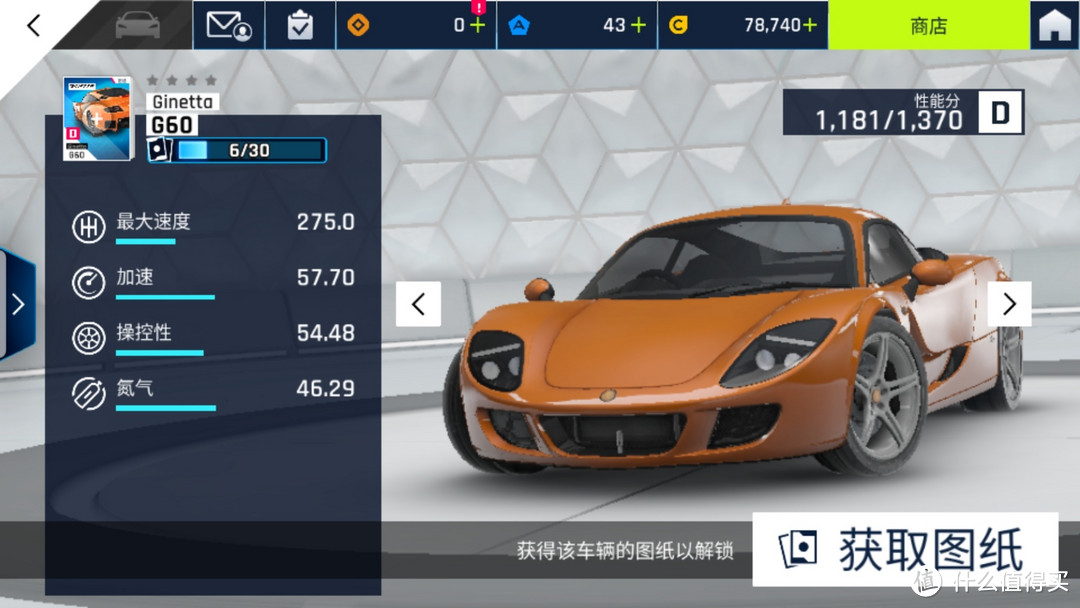
Task: Go back using the top-left arrow
Action: point(34,25)
